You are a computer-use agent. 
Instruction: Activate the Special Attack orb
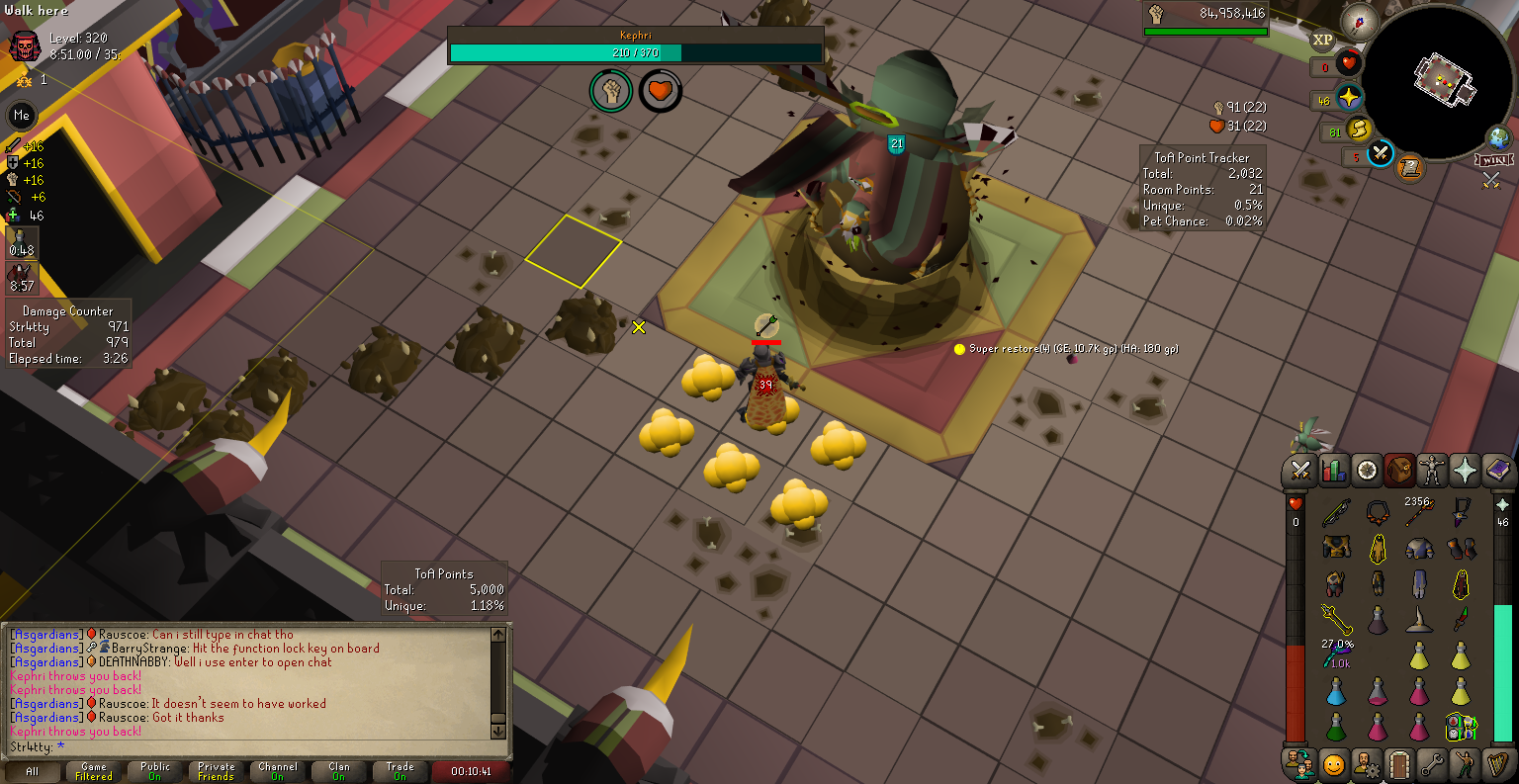[x=1381, y=154]
